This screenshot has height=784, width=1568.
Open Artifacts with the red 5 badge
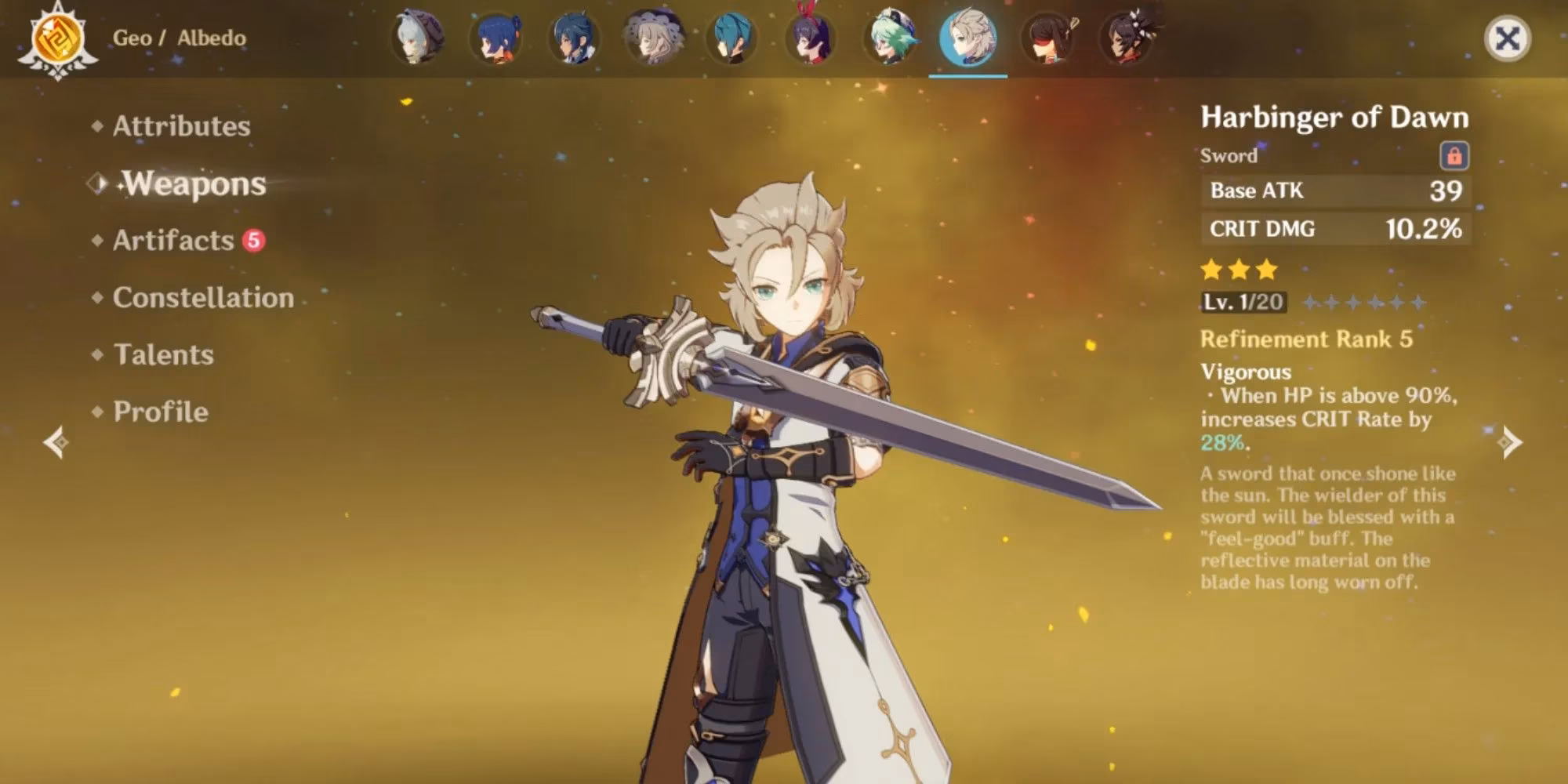click(x=174, y=241)
